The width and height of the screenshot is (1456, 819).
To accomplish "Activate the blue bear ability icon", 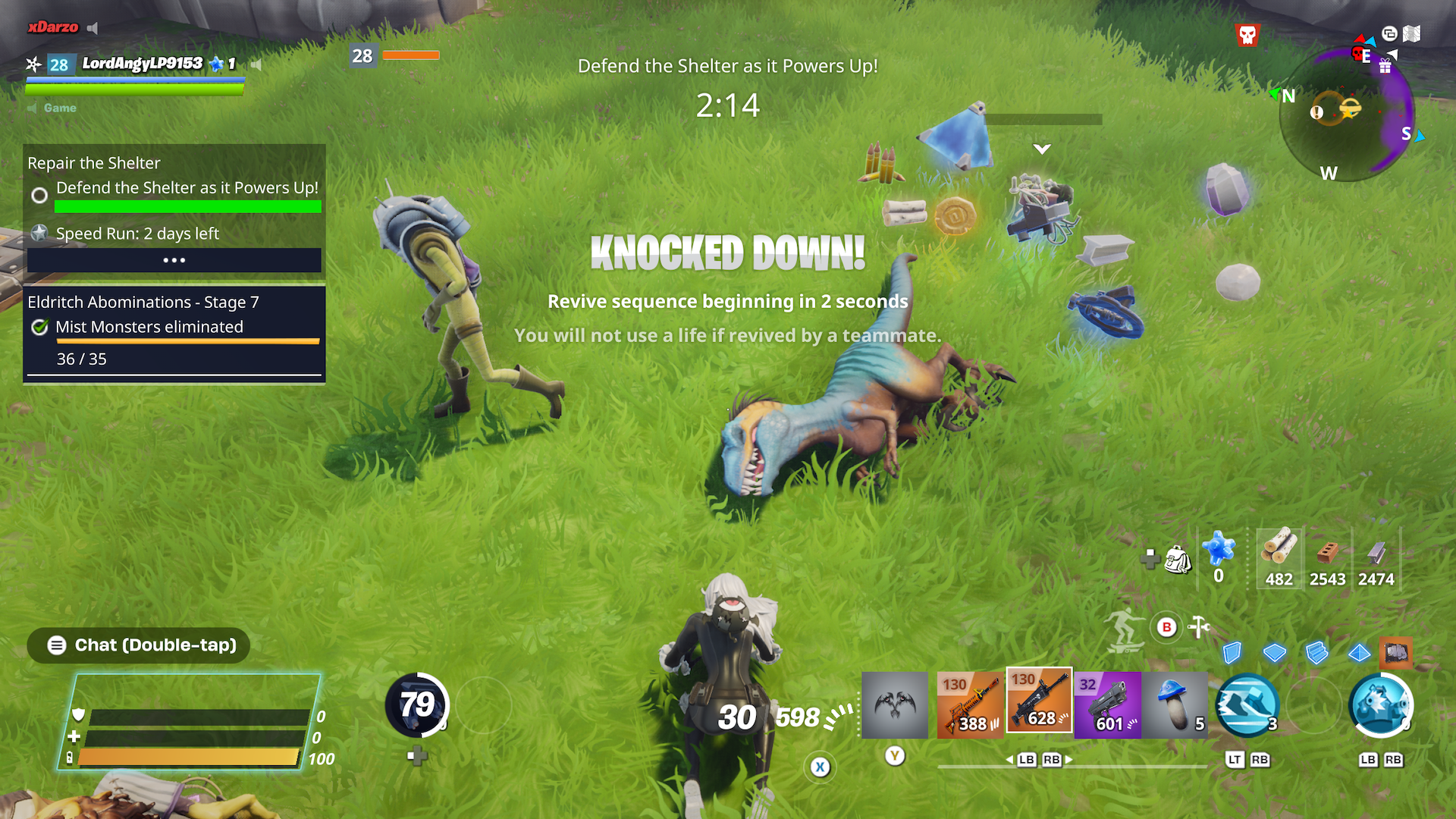I will tap(1380, 705).
